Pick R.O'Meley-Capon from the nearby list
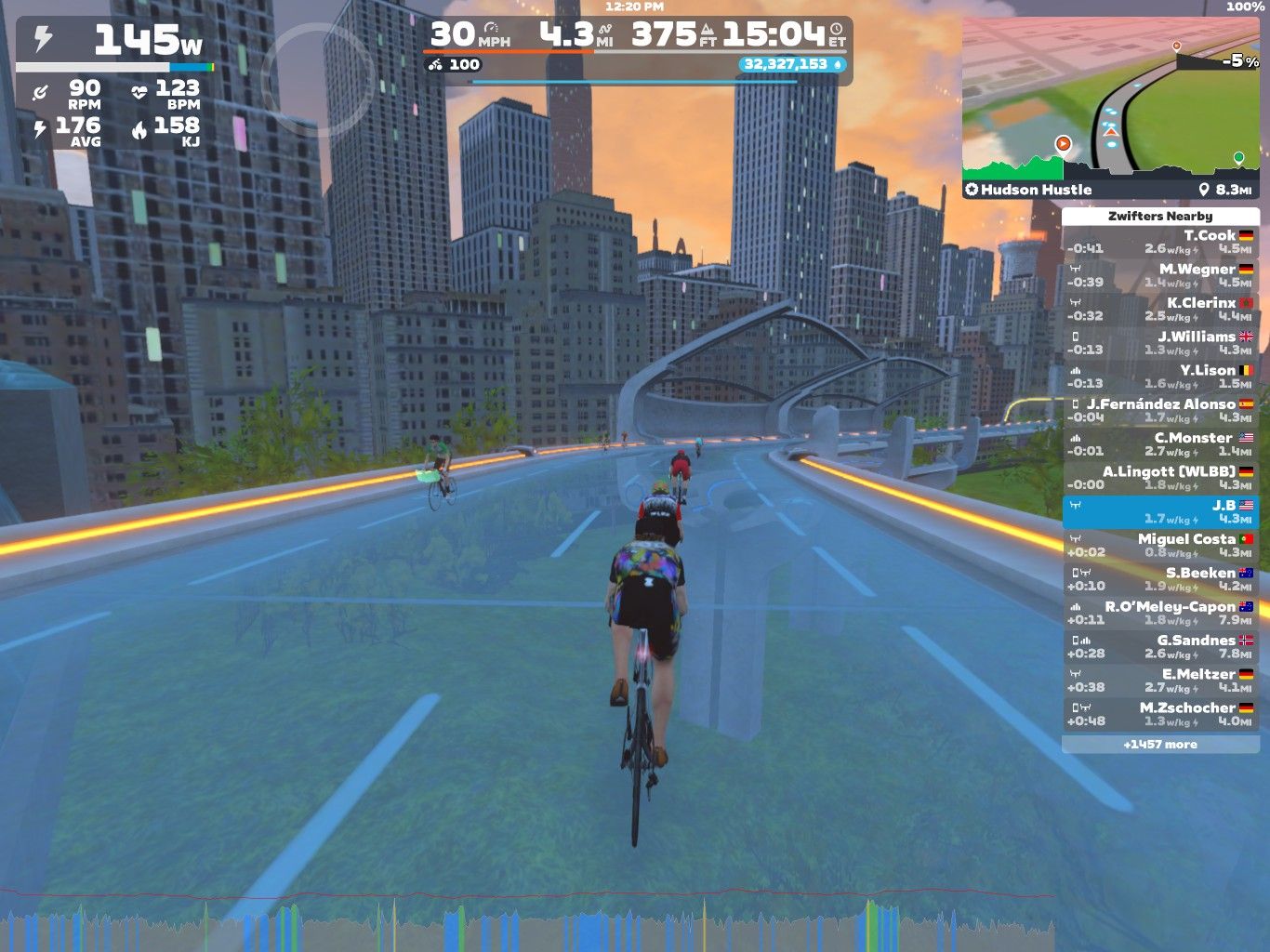The width and height of the screenshot is (1270, 952). coord(1160,613)
